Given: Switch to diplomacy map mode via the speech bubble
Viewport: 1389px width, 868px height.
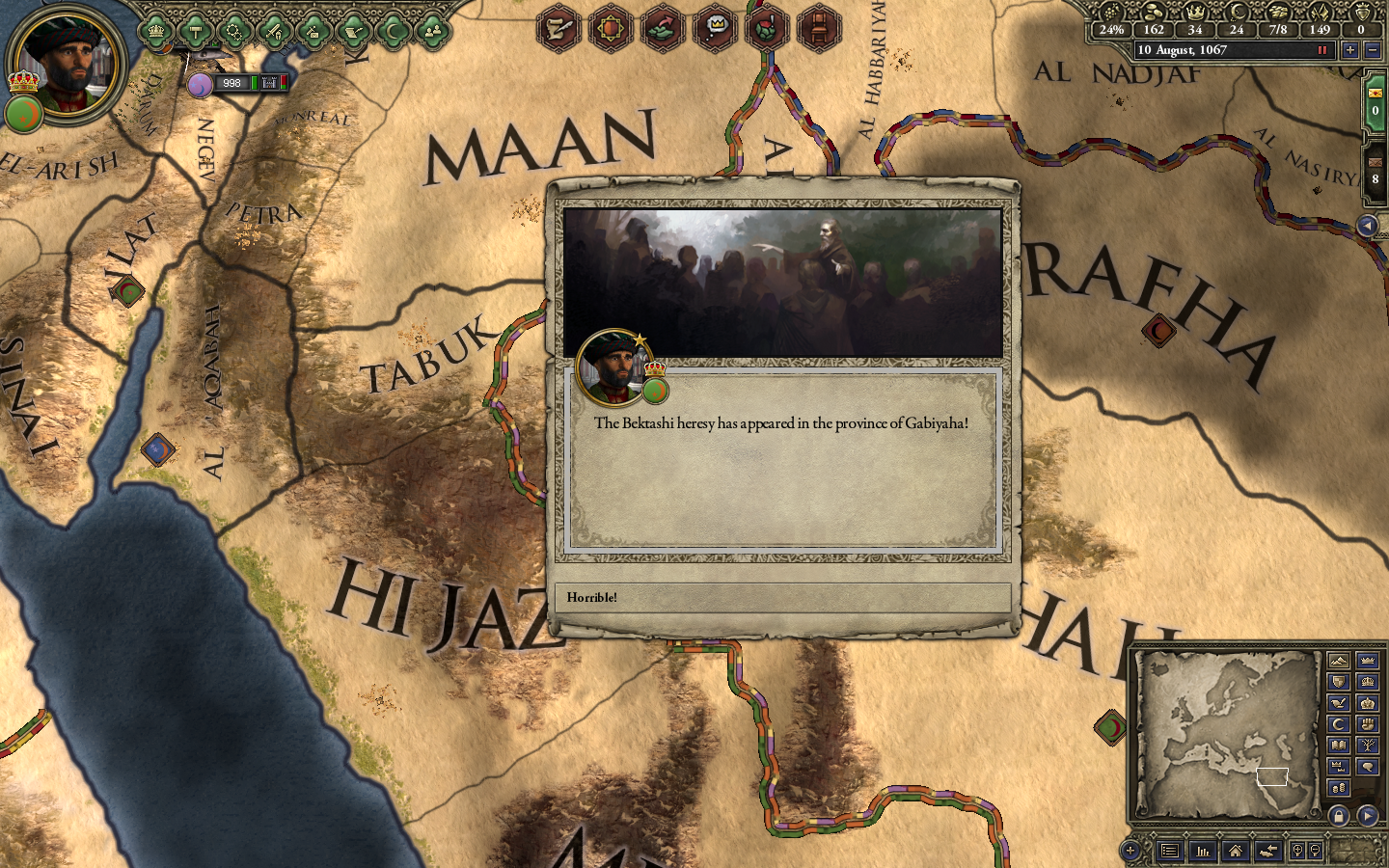Looking at the screenshot, I should tap(1368, 766).
